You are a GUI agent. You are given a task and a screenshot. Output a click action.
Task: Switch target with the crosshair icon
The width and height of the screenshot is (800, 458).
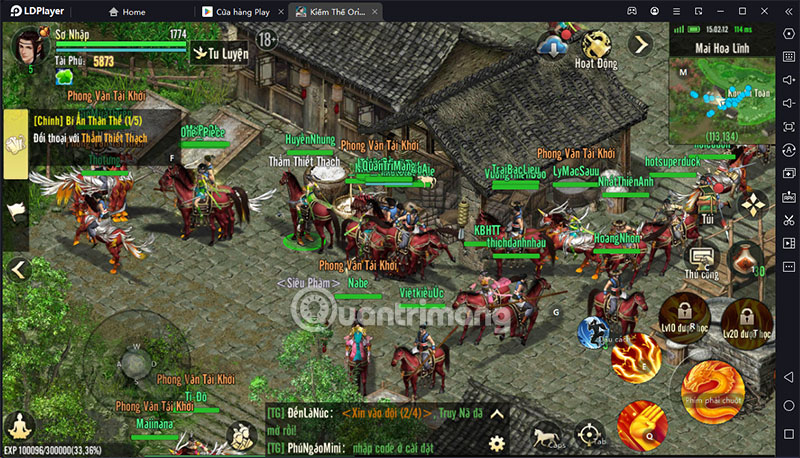[590, 434]
